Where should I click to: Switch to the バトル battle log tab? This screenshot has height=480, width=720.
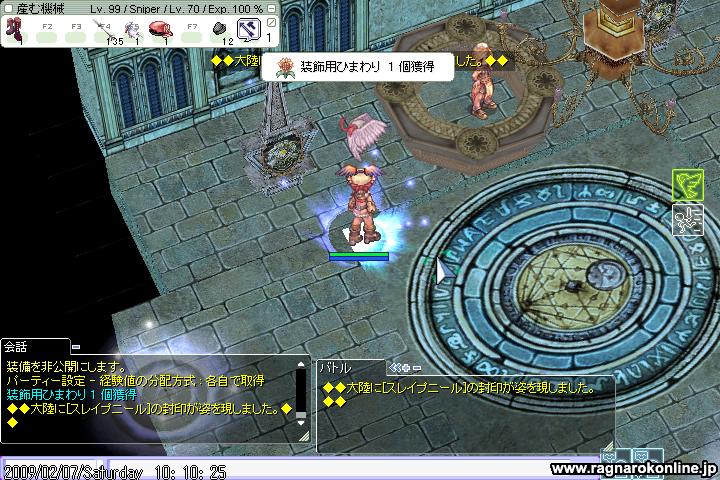(334, 367)
